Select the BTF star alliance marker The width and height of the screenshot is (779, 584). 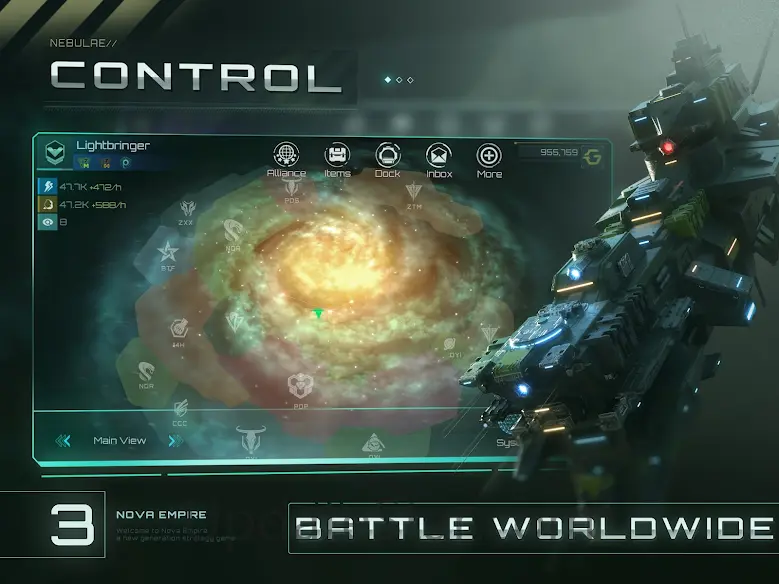click(166, 251)
